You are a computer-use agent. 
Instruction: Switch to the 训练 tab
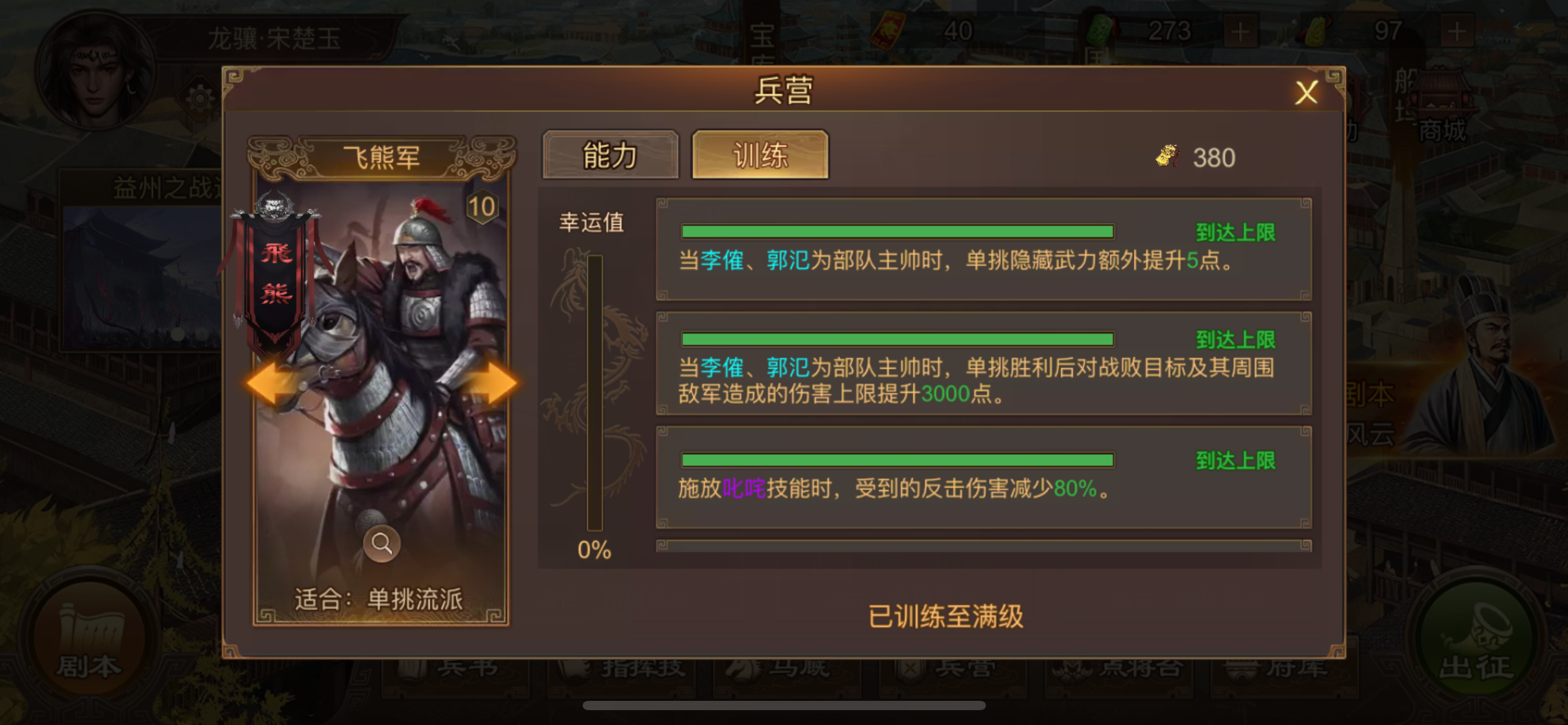click(760, 155)
